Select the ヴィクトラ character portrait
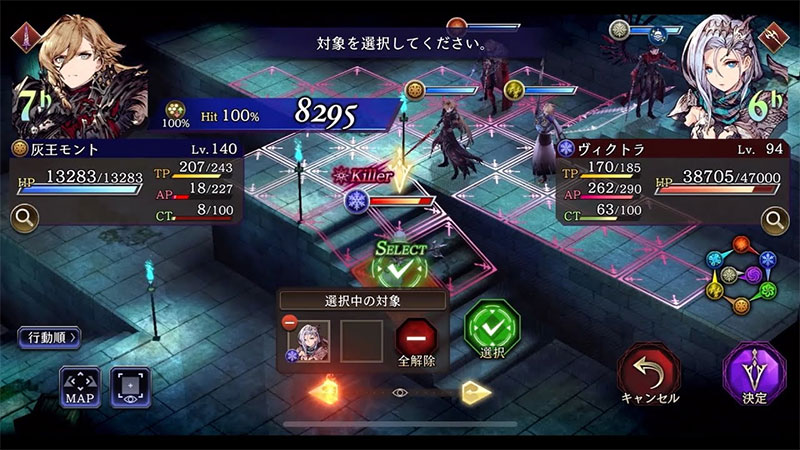This screenshot has width=800, height=450. click(725, 65)
